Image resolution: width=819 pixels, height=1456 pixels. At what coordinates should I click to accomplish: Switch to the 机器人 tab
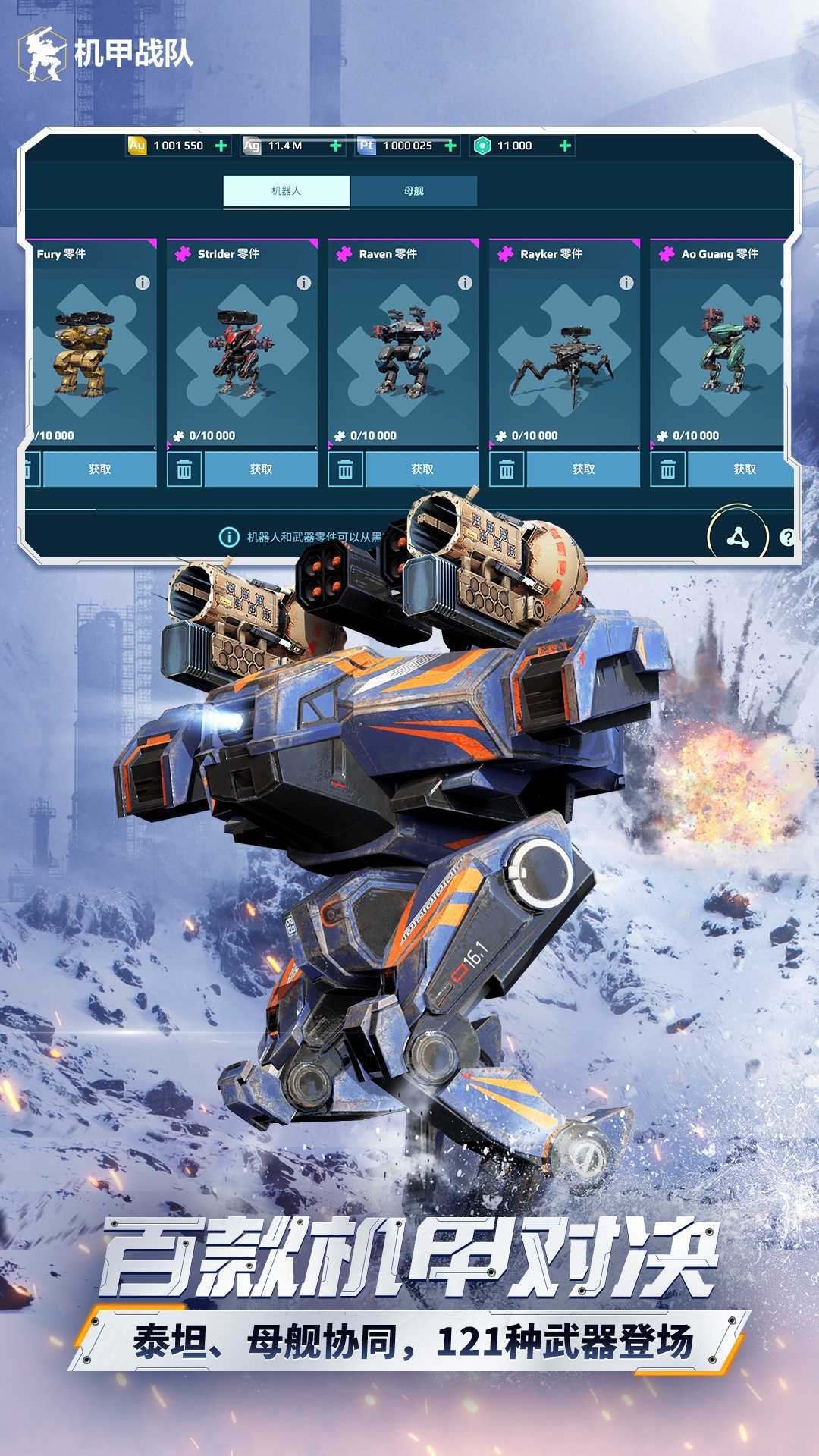click(x=286, y=191)
